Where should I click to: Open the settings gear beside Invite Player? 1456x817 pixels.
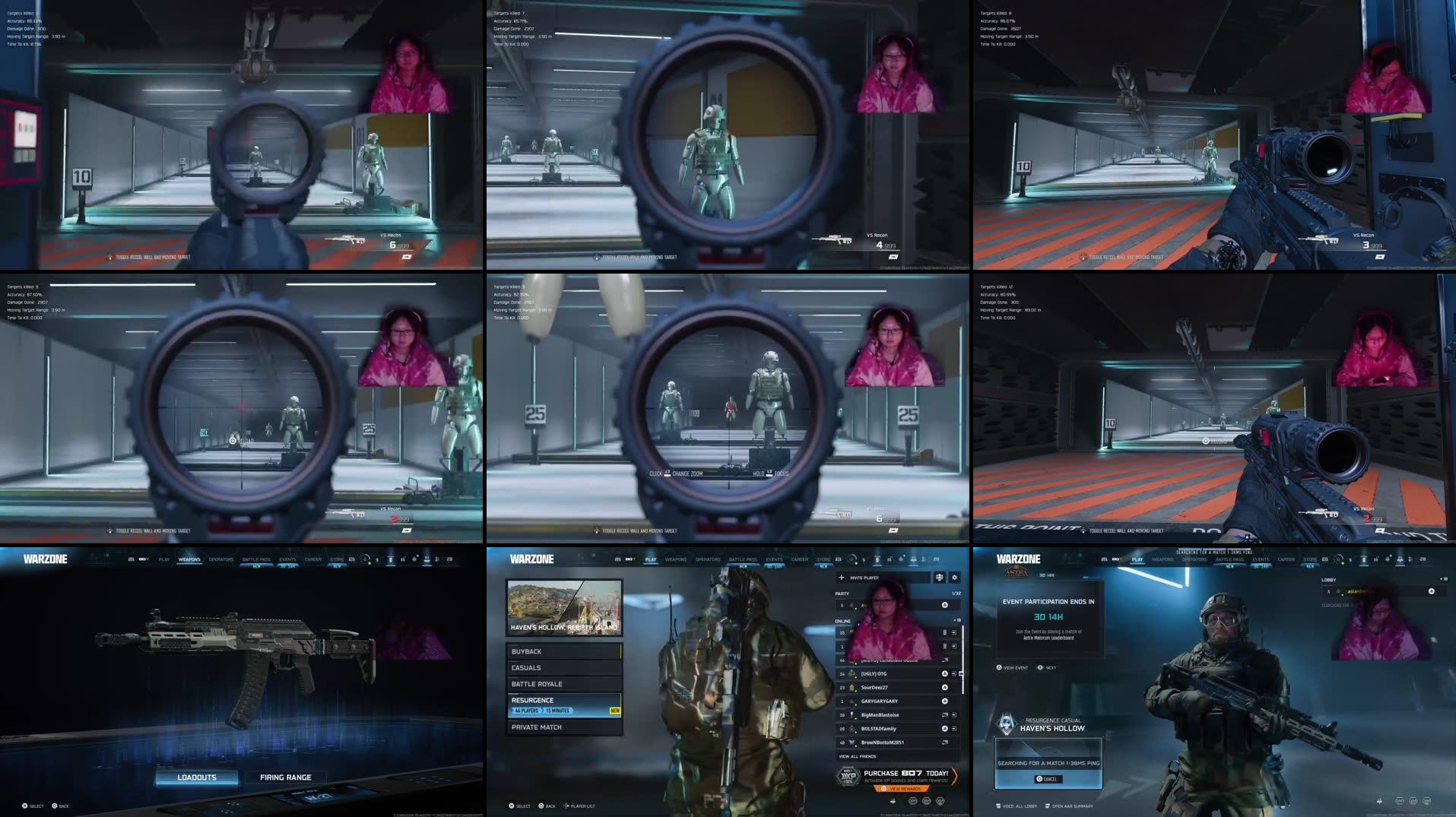pos(955,578)
